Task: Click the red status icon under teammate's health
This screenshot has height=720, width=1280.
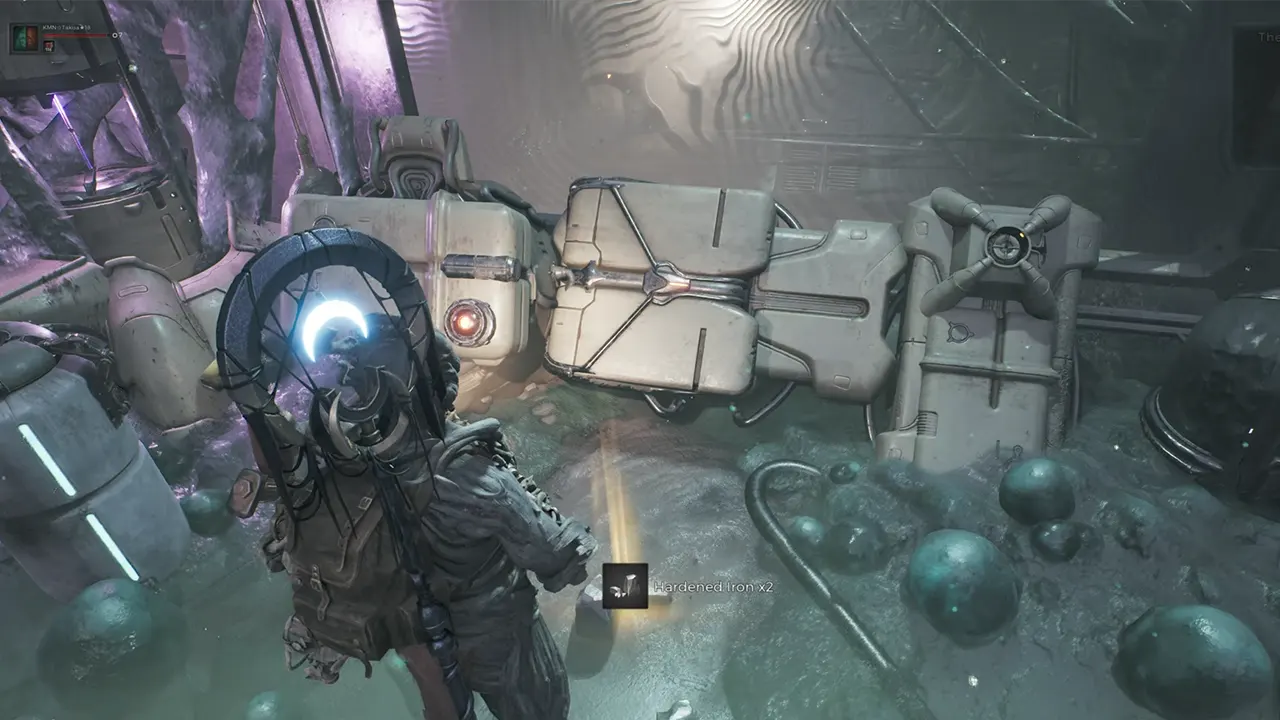Action: 48,46
